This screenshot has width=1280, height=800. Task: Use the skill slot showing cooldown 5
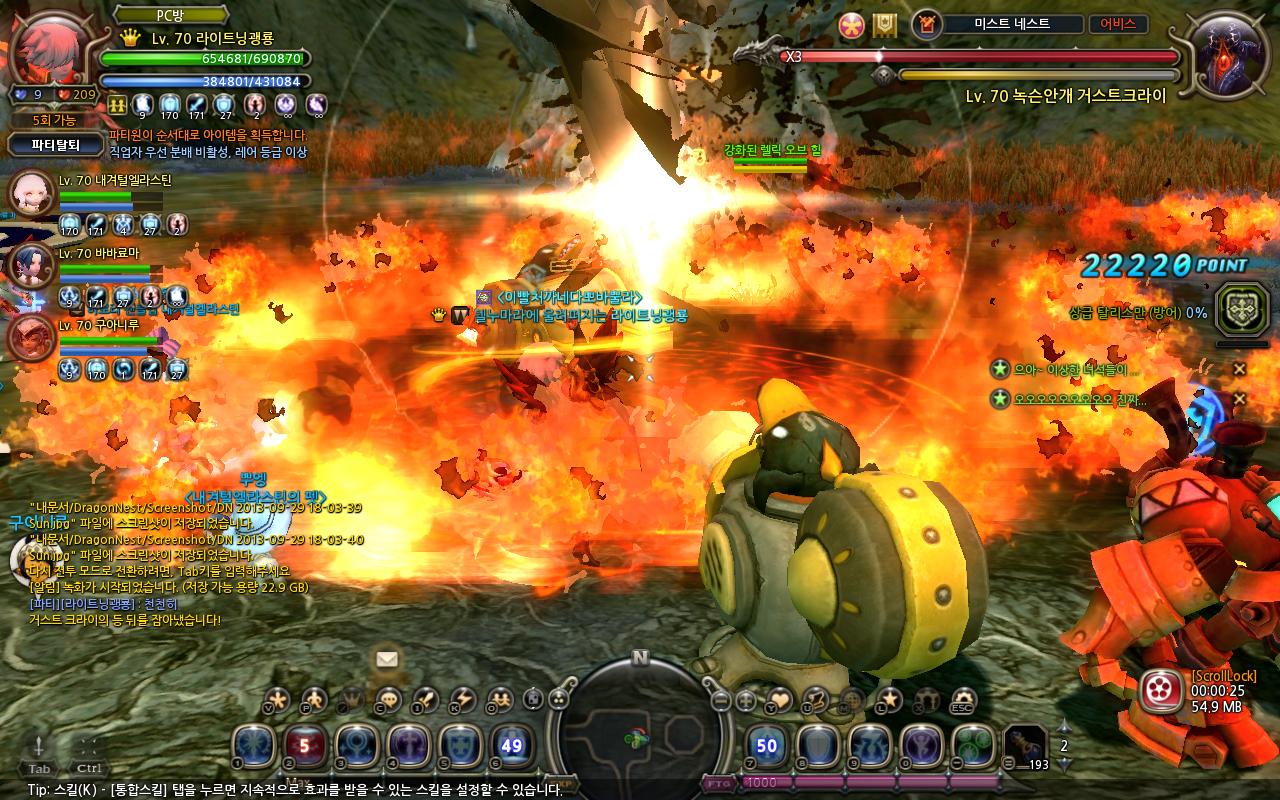pos(305,746)
